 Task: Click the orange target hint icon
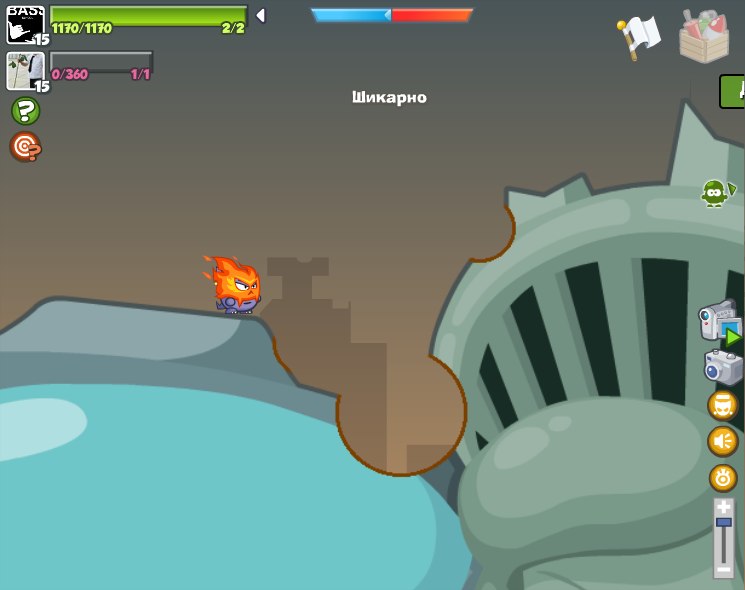tap(25, 147)
